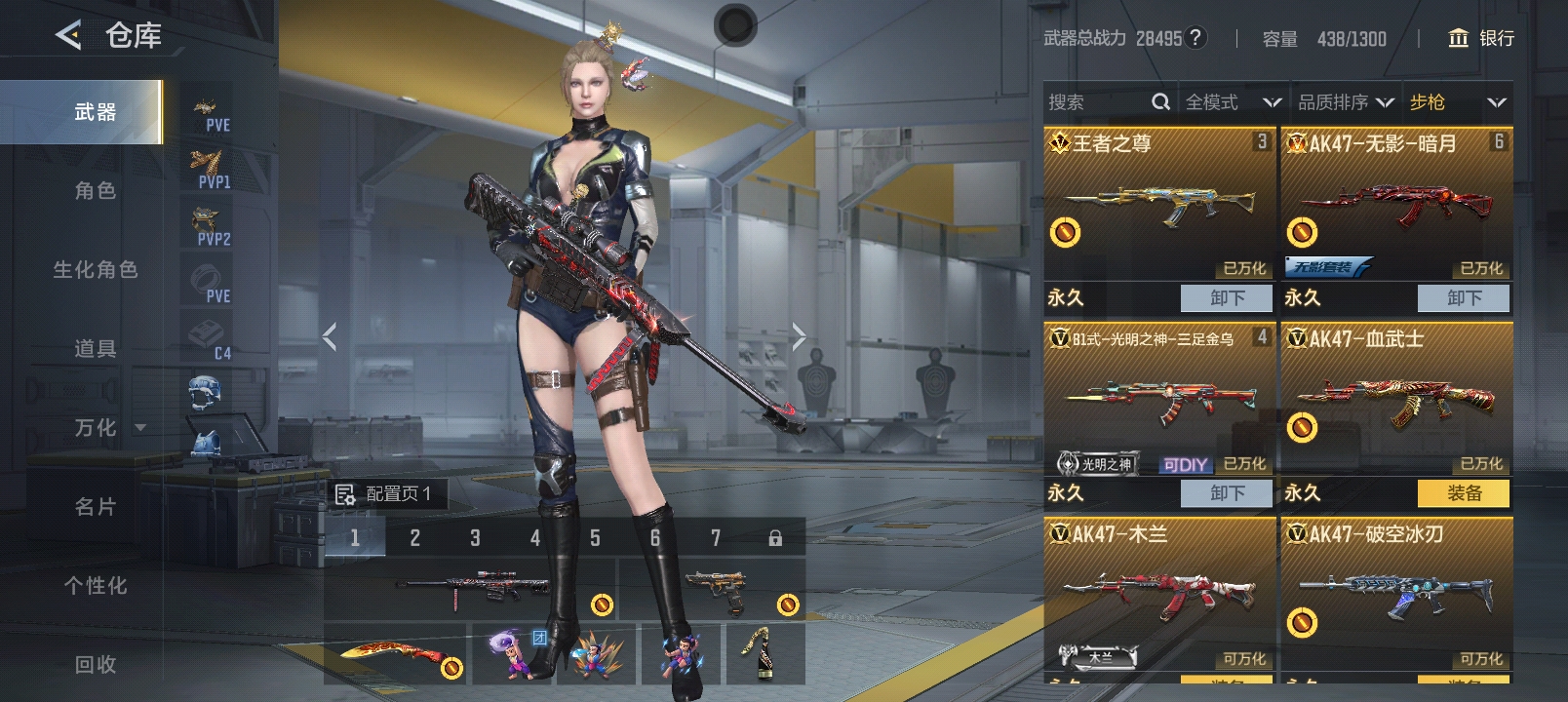Unequip the 王者之尊 rifle with 卸下

[x=1226, y=298]
